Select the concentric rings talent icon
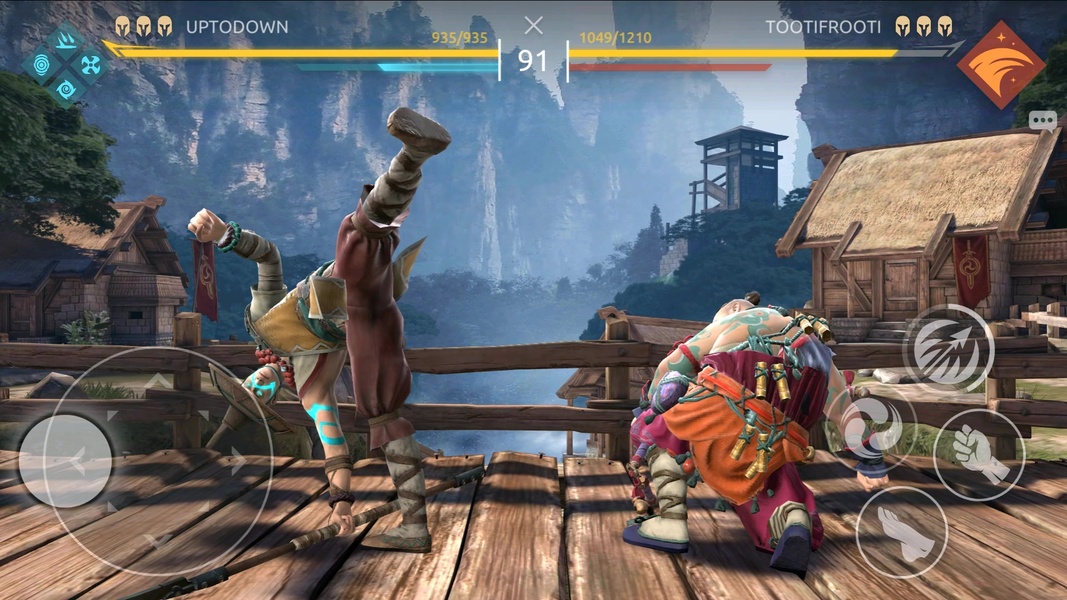 pos(43,66)
